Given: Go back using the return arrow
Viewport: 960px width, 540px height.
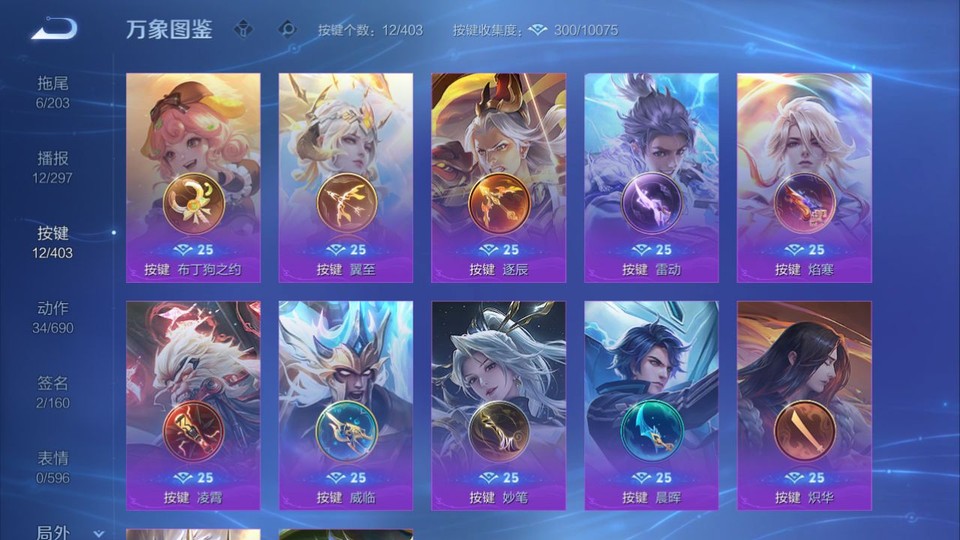Looking at the screenshot, I should coord(54,29).
